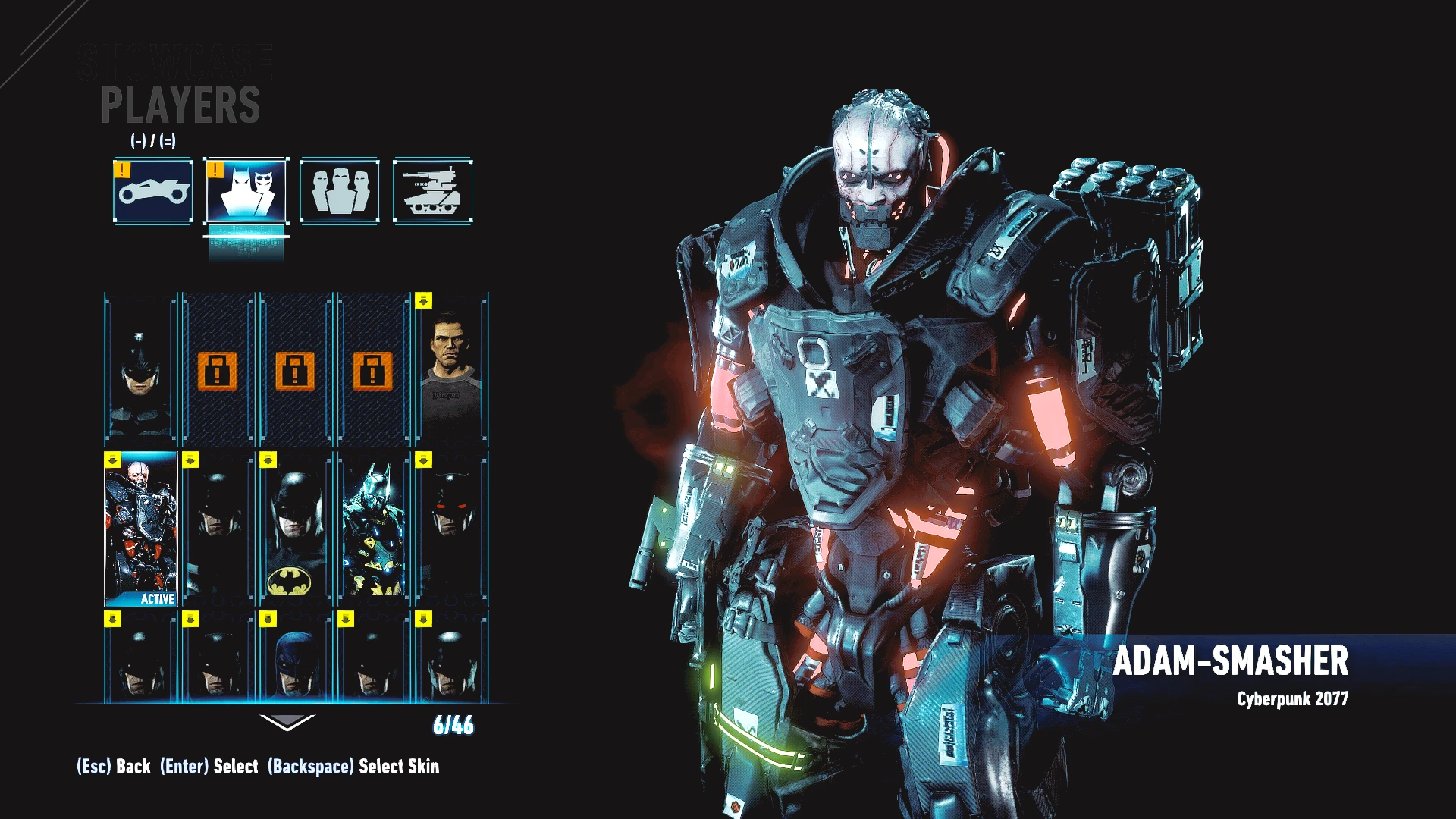The height and width of the screenshot is (819, 1456).
Task: Select the Batman characters tab
Action: [246, 191]
